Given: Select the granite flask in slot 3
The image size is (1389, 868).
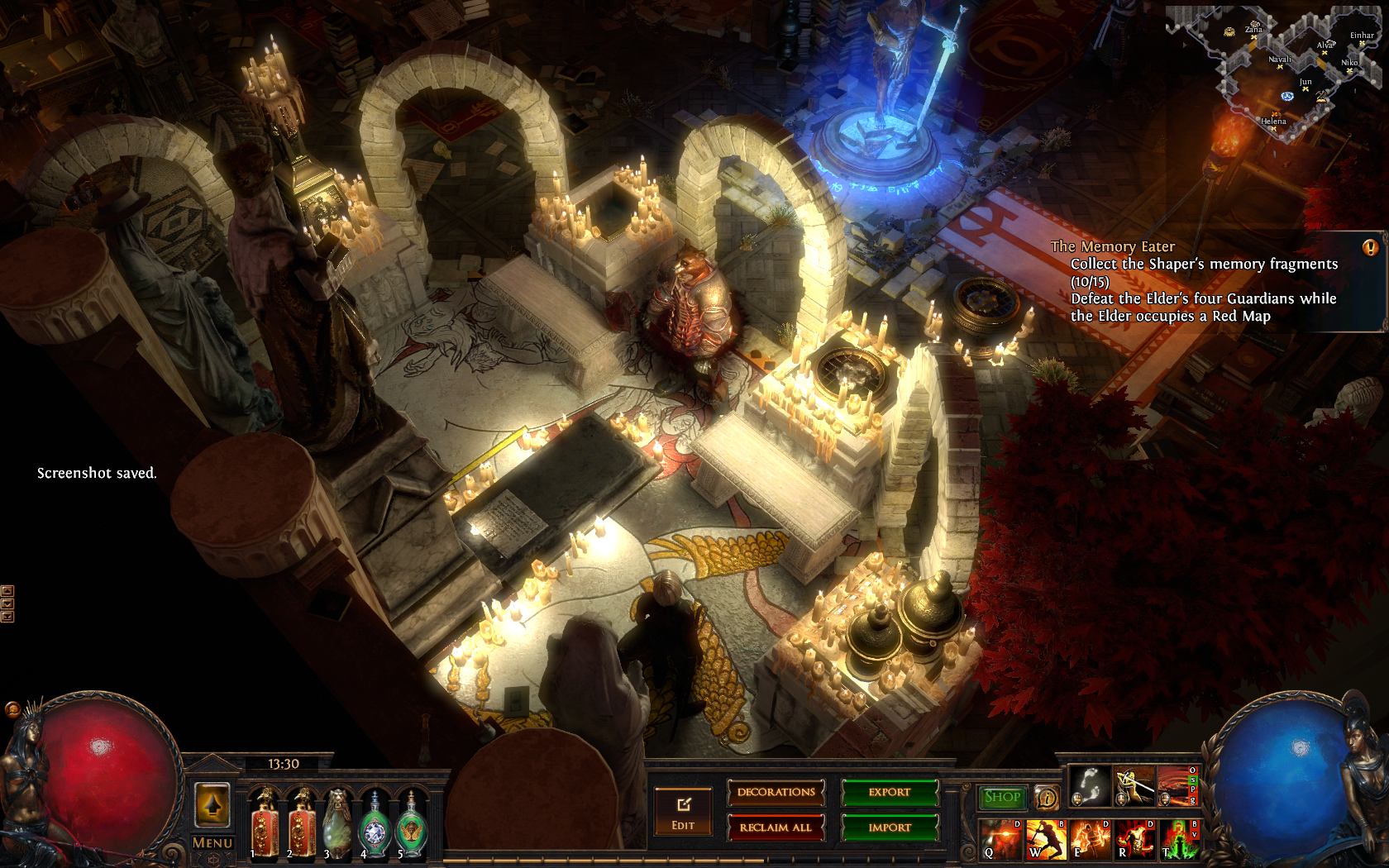Looking at the screenshot, I should (337, 823).
